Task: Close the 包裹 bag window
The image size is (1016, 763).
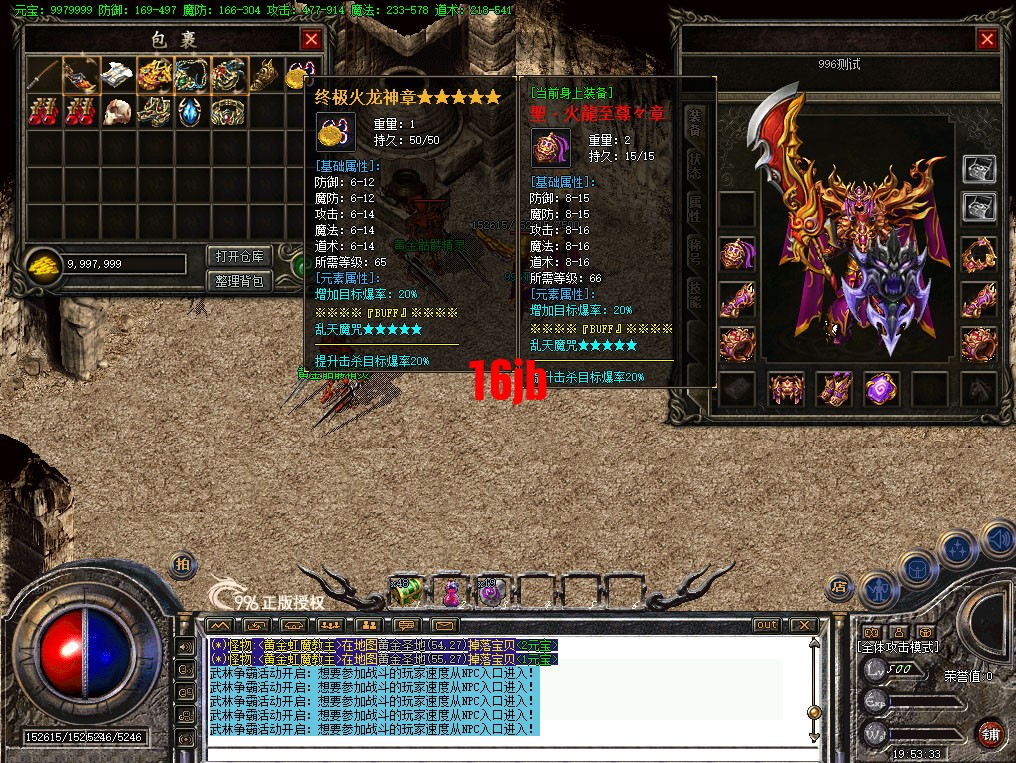Action: click(311, 39)
